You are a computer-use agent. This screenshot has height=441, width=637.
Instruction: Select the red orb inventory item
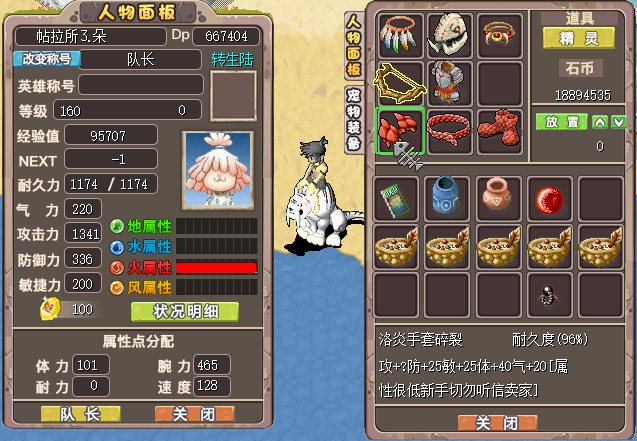[x=547, y=197]
